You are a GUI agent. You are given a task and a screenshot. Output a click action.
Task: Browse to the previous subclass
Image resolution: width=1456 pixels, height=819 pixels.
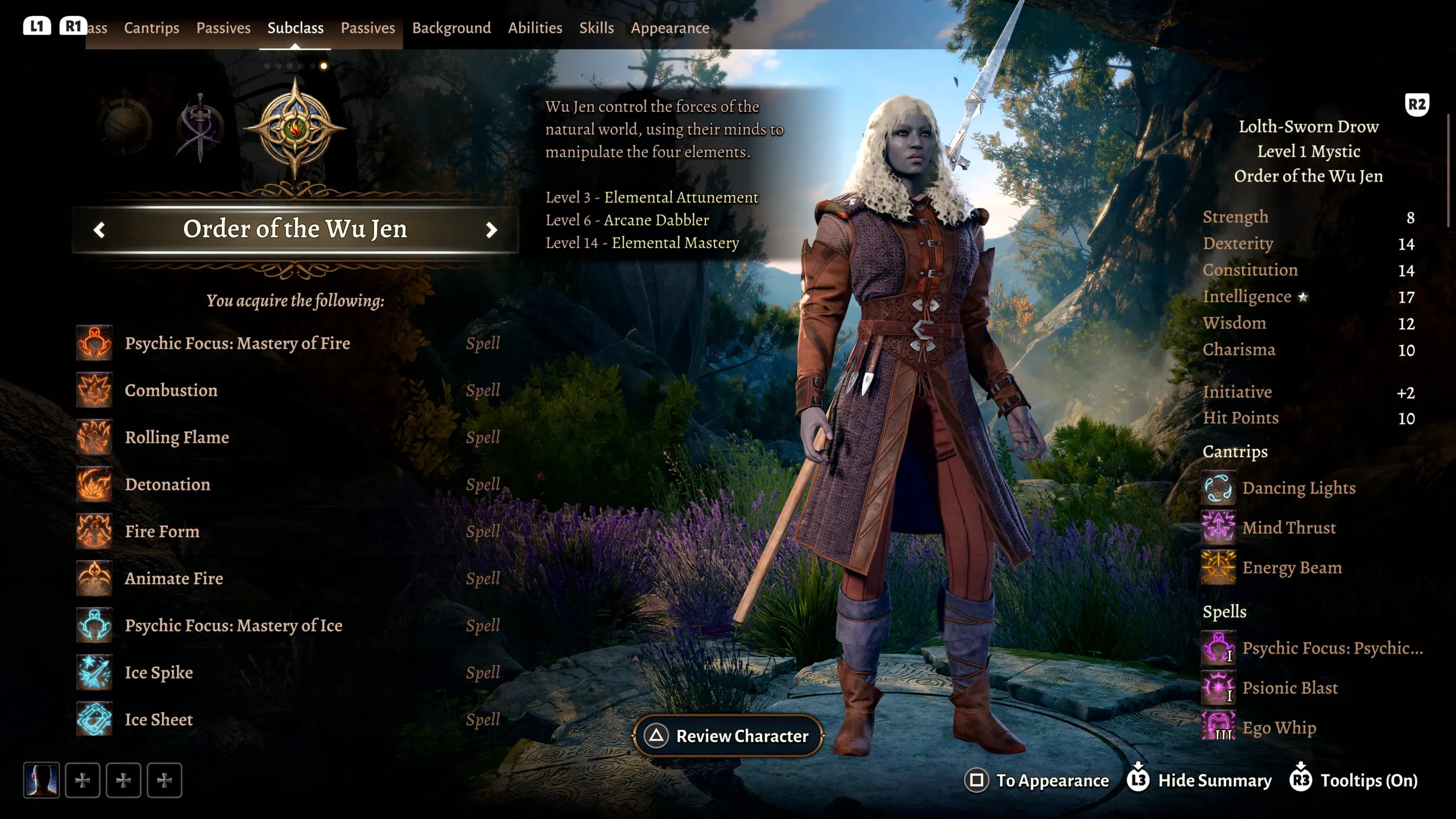coord(100,230)
